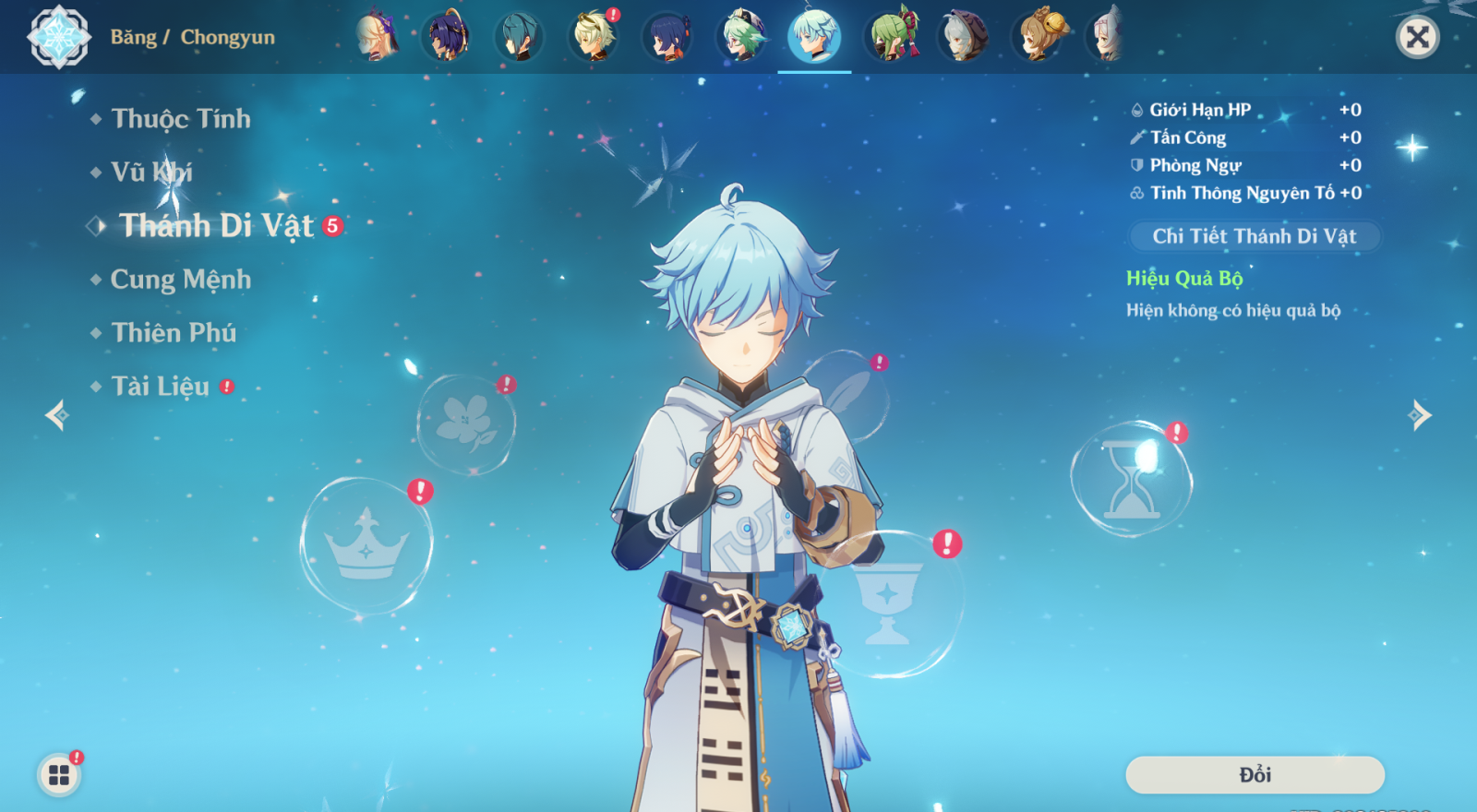Select the blonde character portrait with red alert
Screen dimensions: 1477x812
coord(593,37)
